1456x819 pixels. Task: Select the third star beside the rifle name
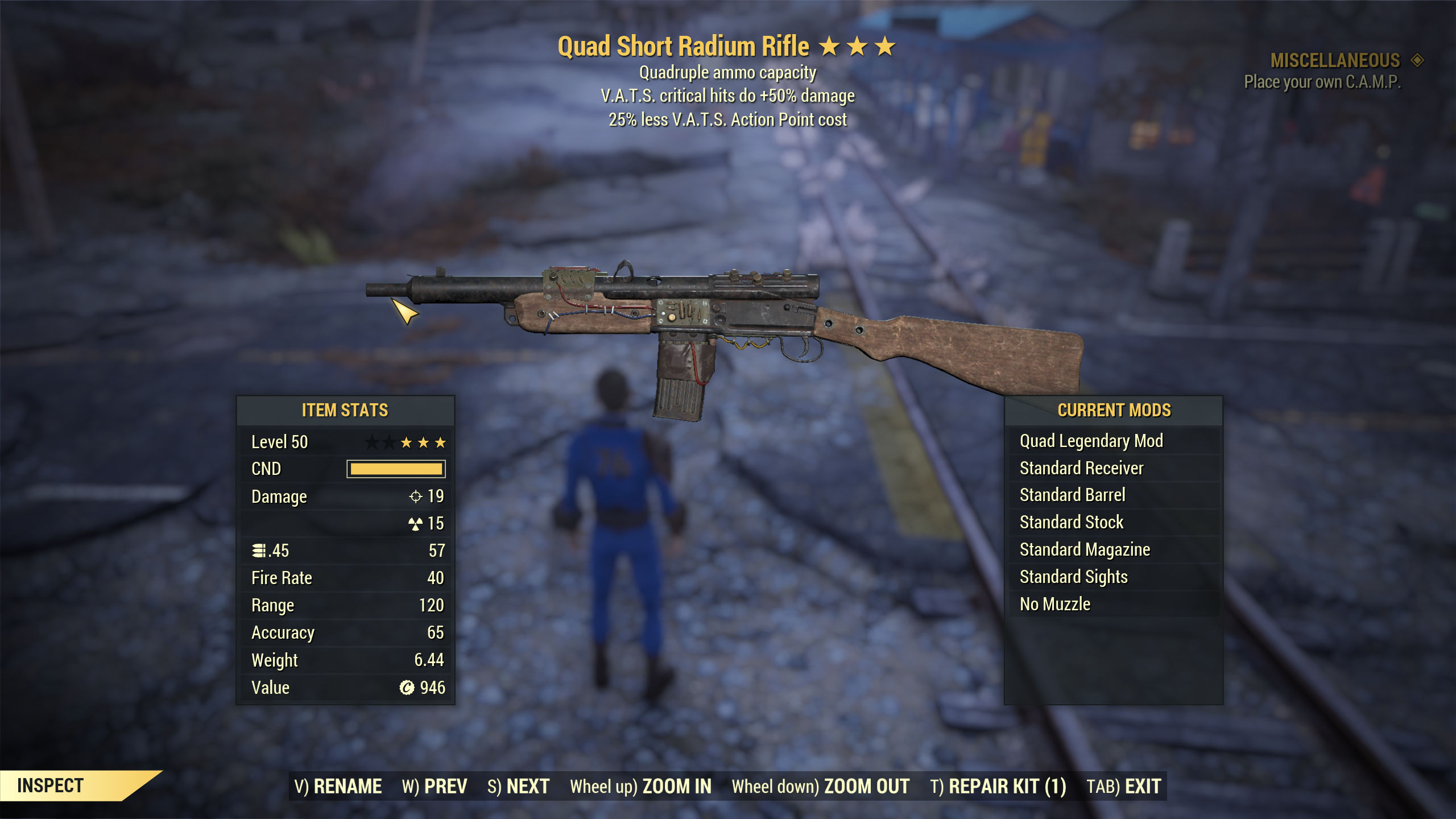pos(885,45)
